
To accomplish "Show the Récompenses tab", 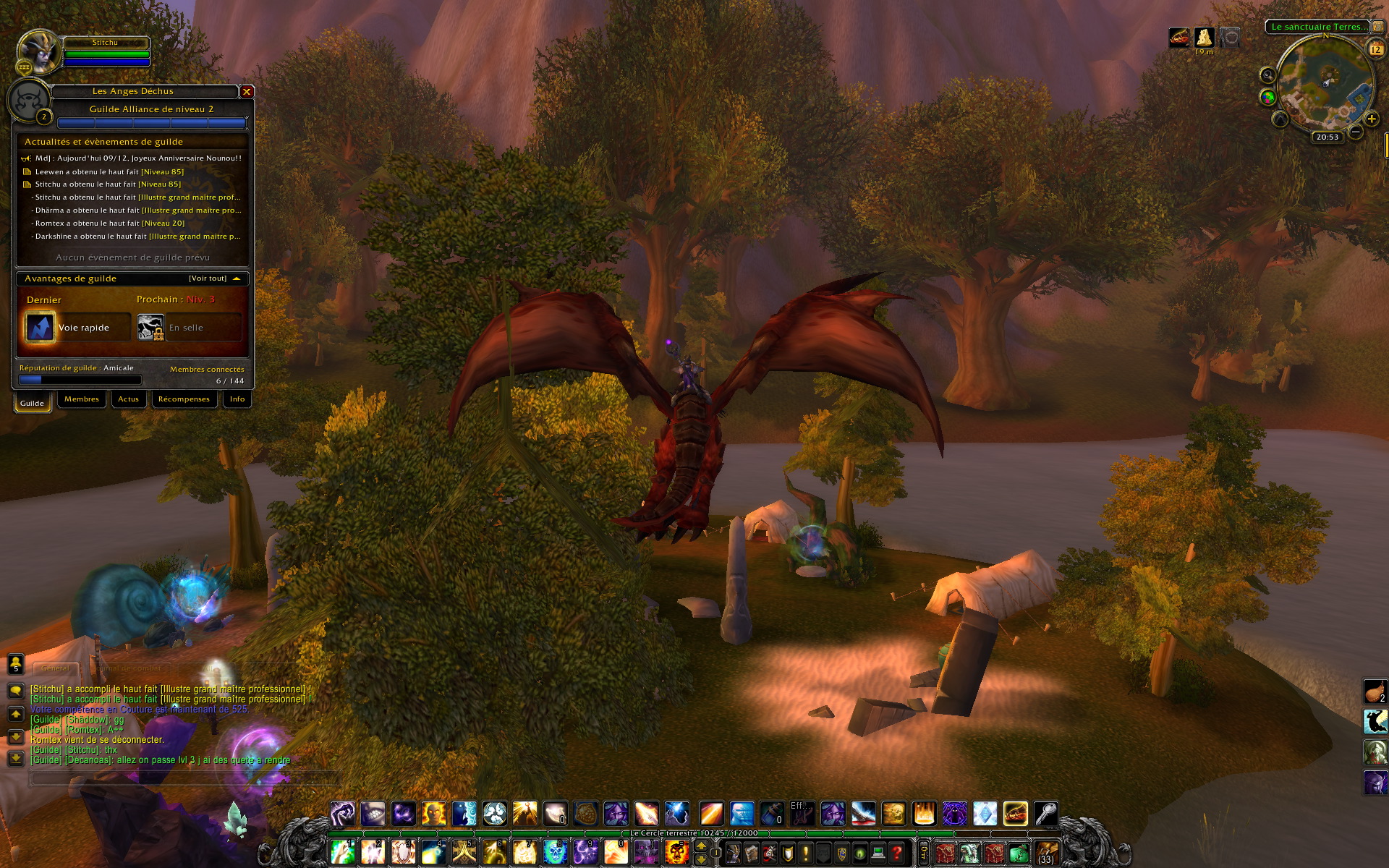I will coord(184,399).
